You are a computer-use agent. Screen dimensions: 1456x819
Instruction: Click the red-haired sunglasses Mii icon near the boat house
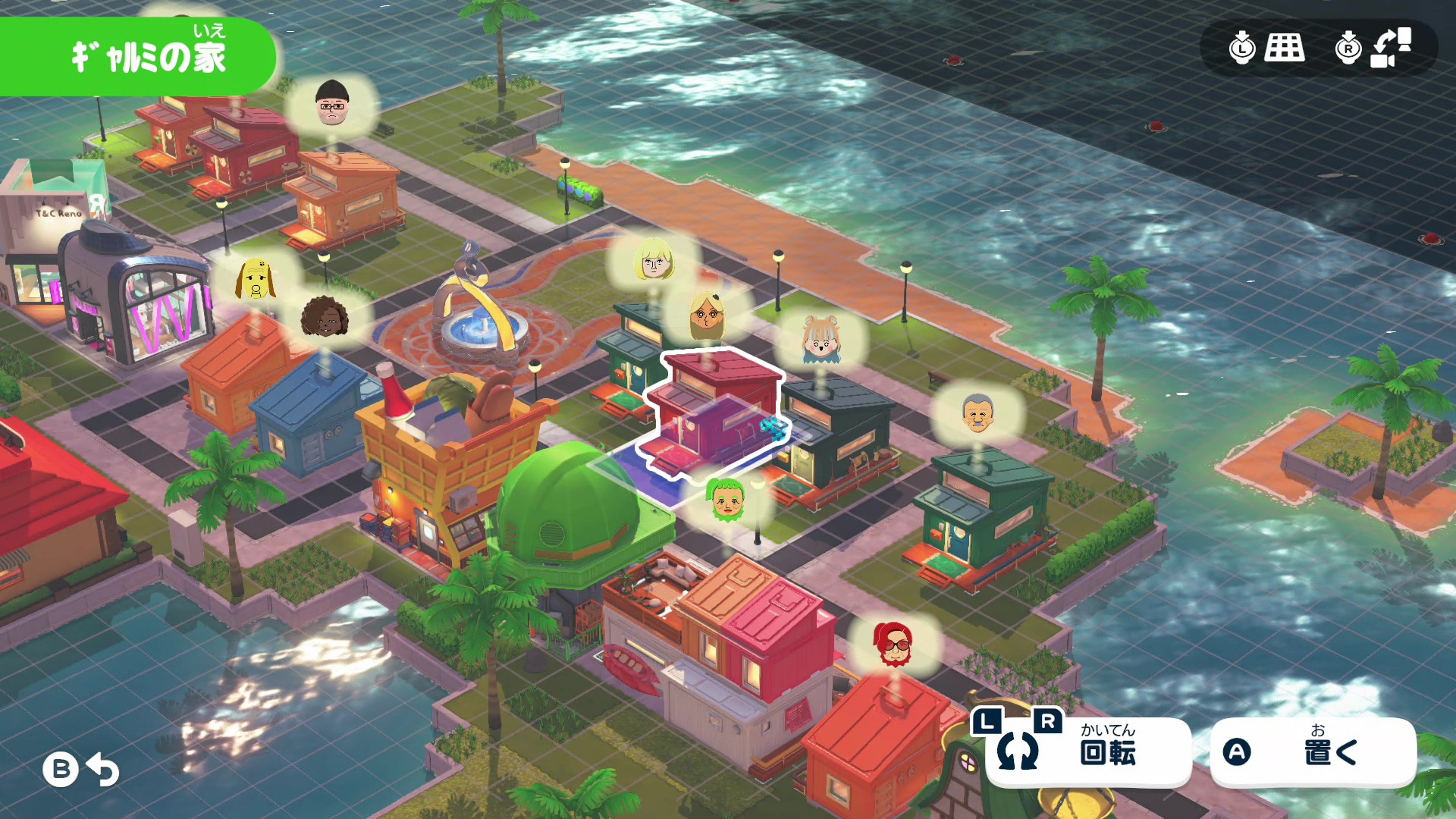tap(893, 644)
